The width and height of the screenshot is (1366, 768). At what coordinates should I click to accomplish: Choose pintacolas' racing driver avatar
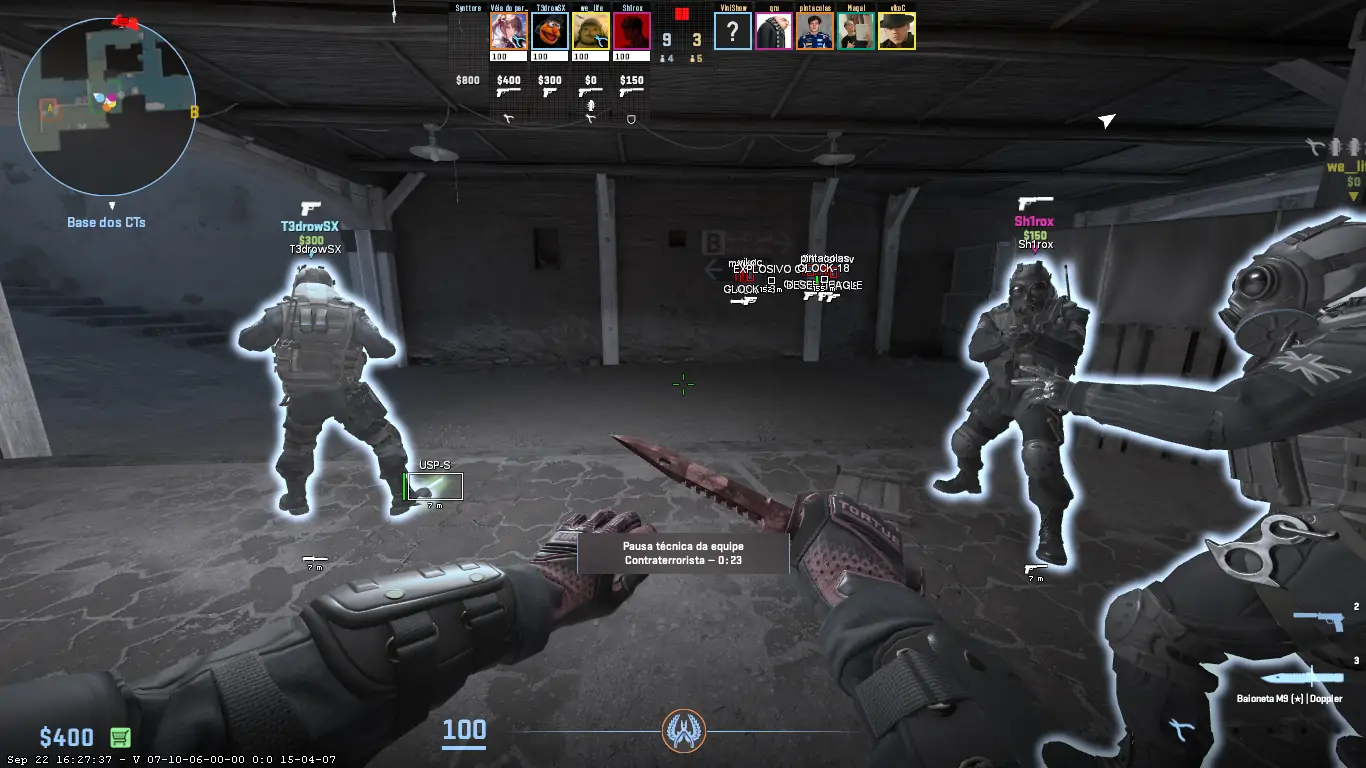click(815, 31)
